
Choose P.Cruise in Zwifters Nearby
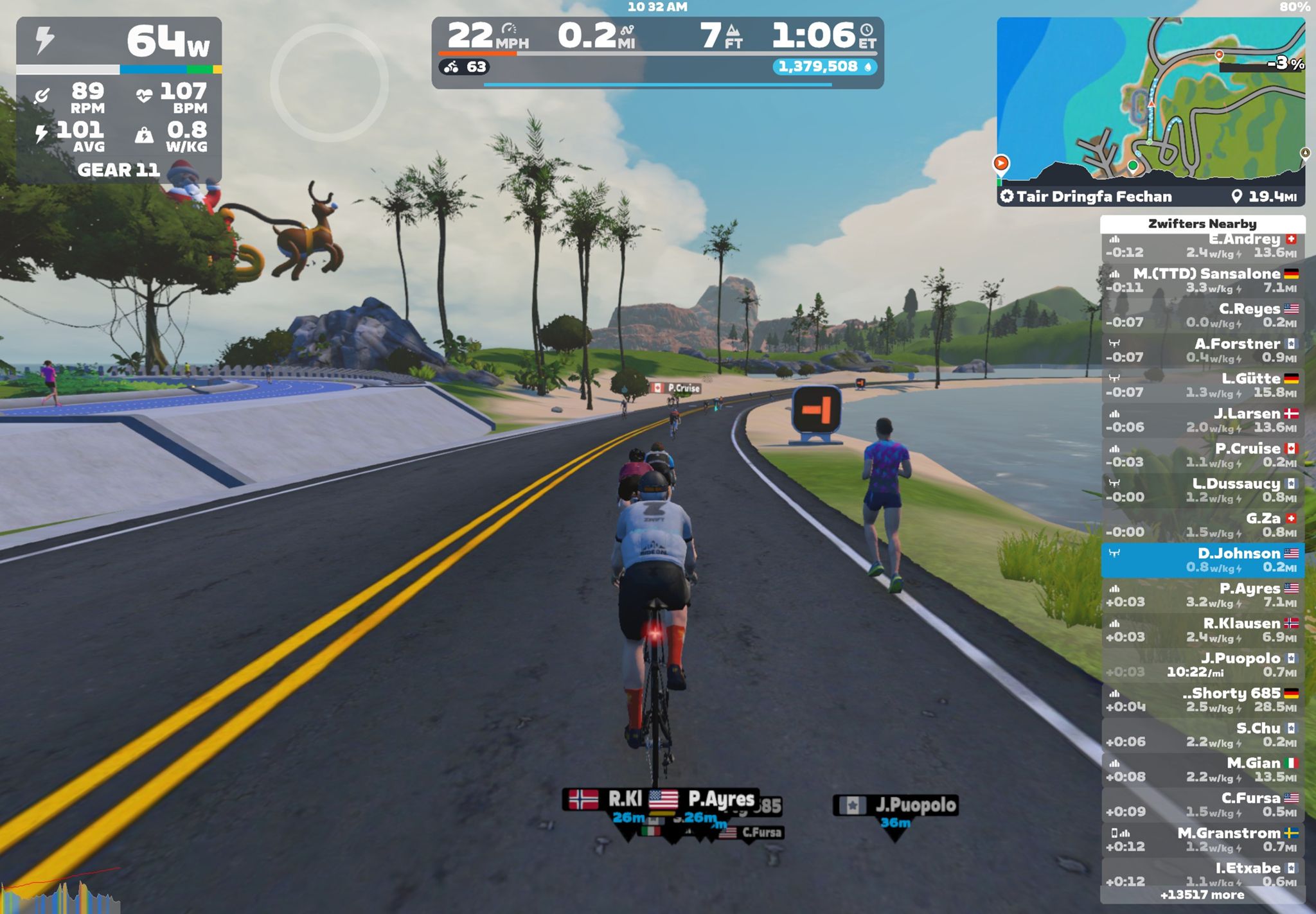point(1202,455)
